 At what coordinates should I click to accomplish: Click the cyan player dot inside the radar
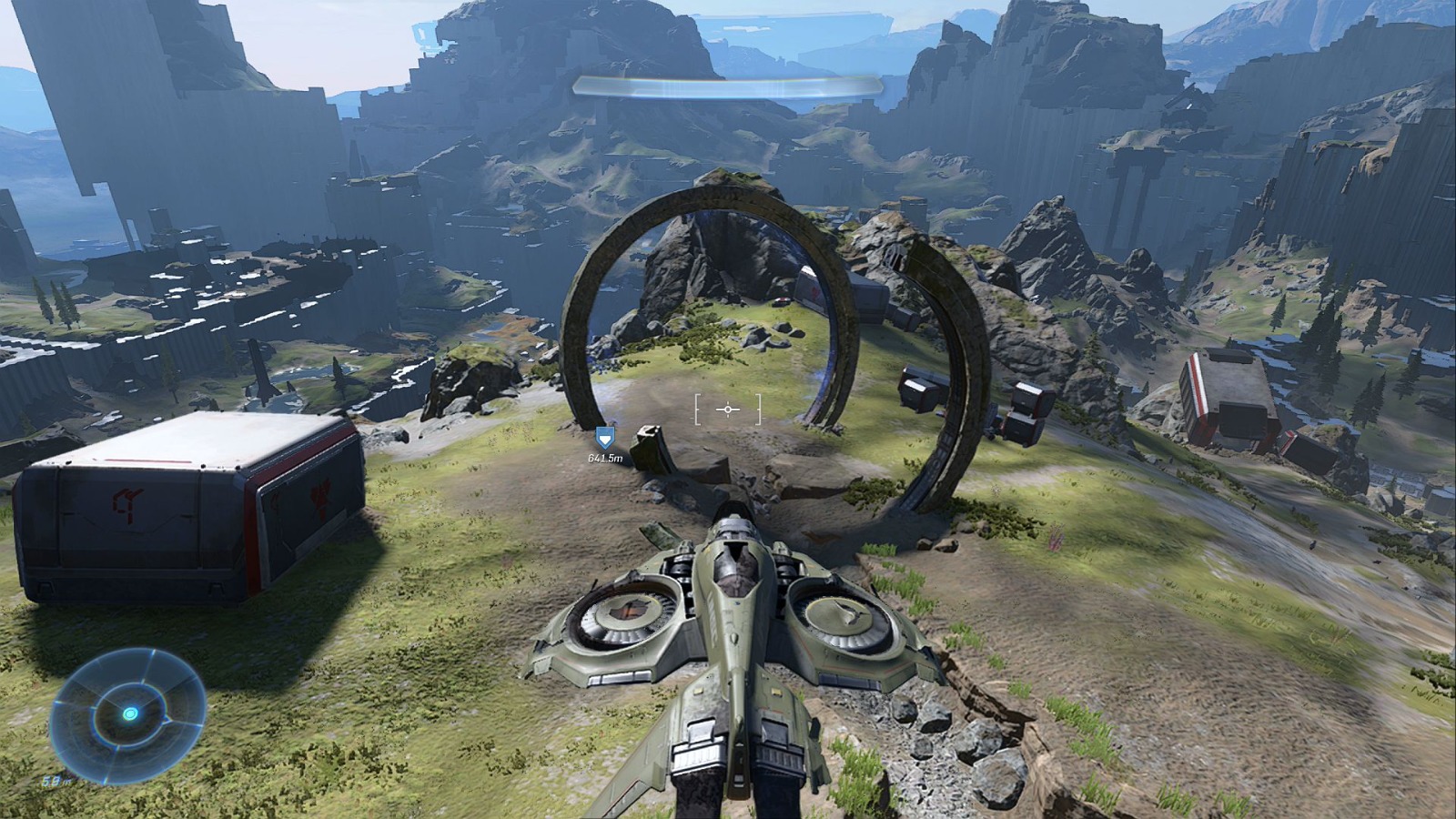point(130,716)
